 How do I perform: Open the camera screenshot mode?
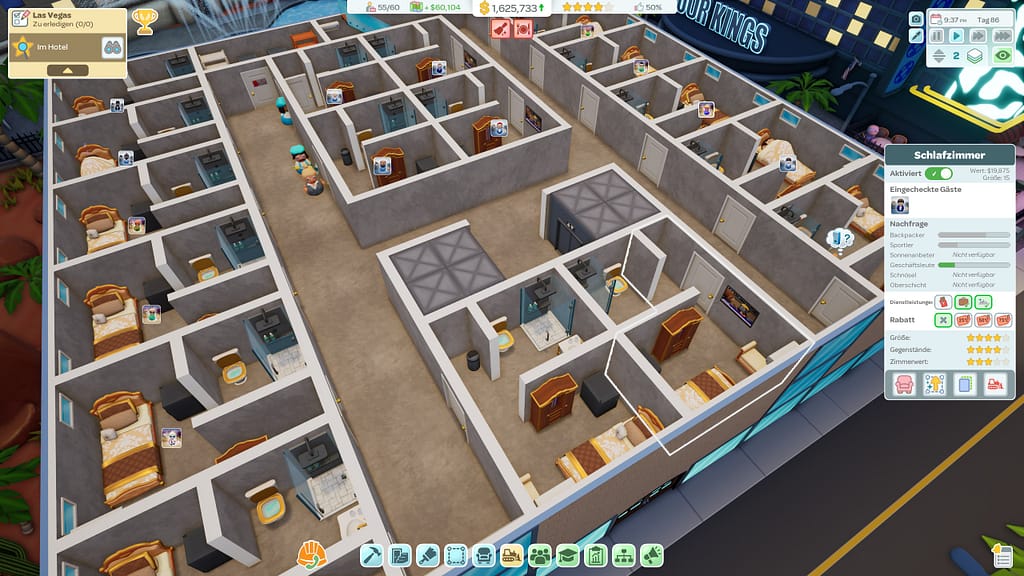916,18
